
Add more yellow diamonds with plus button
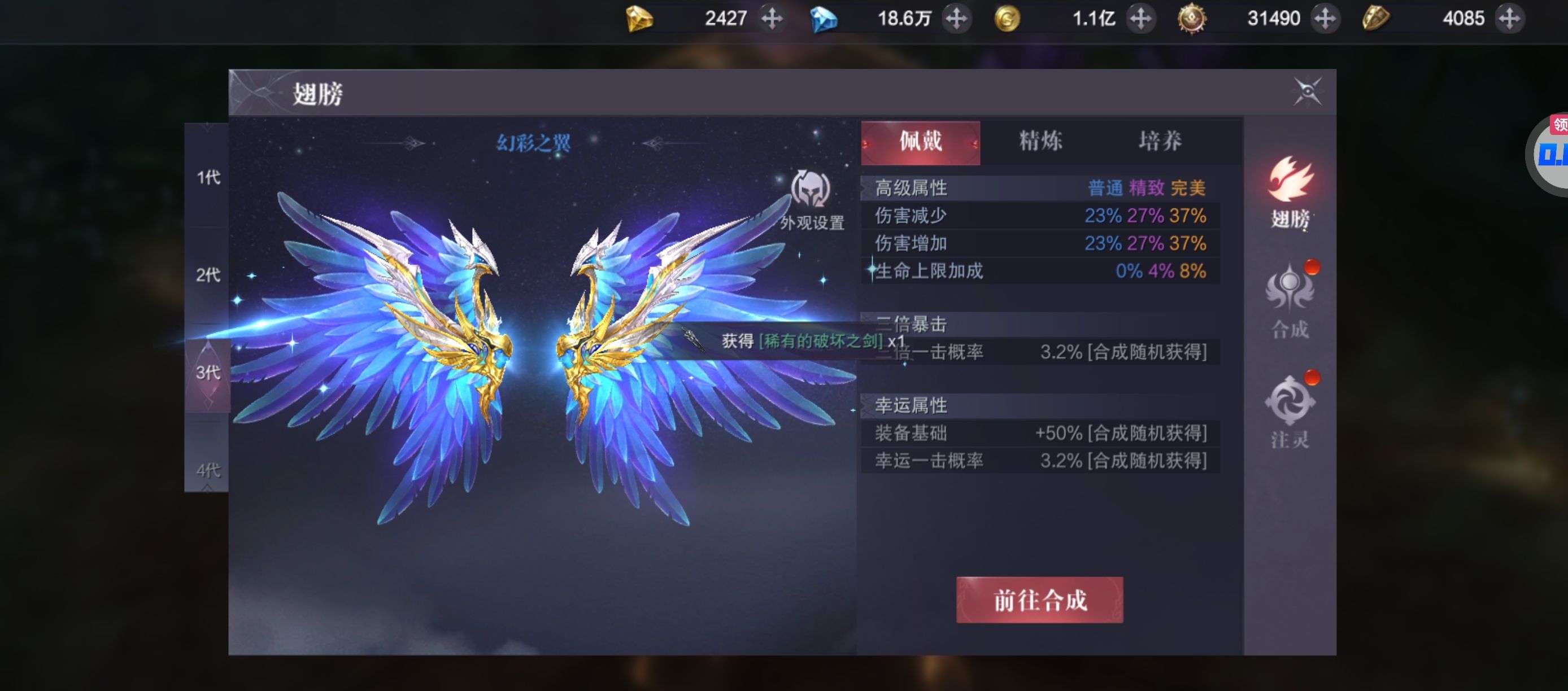tap(772, 18)
